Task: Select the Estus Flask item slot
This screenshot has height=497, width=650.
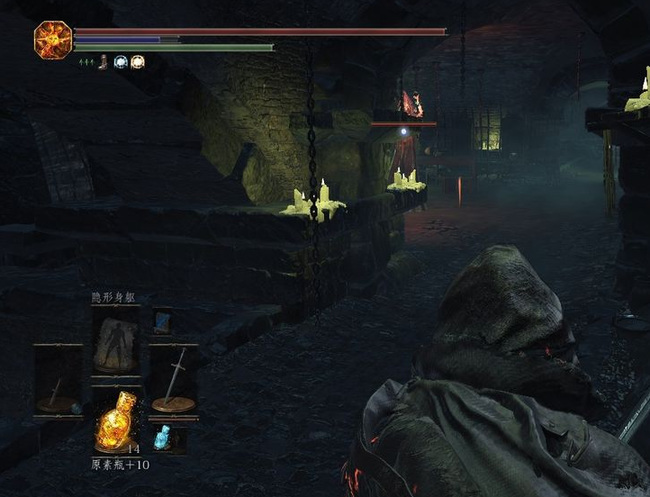Action: click(115, 425)
